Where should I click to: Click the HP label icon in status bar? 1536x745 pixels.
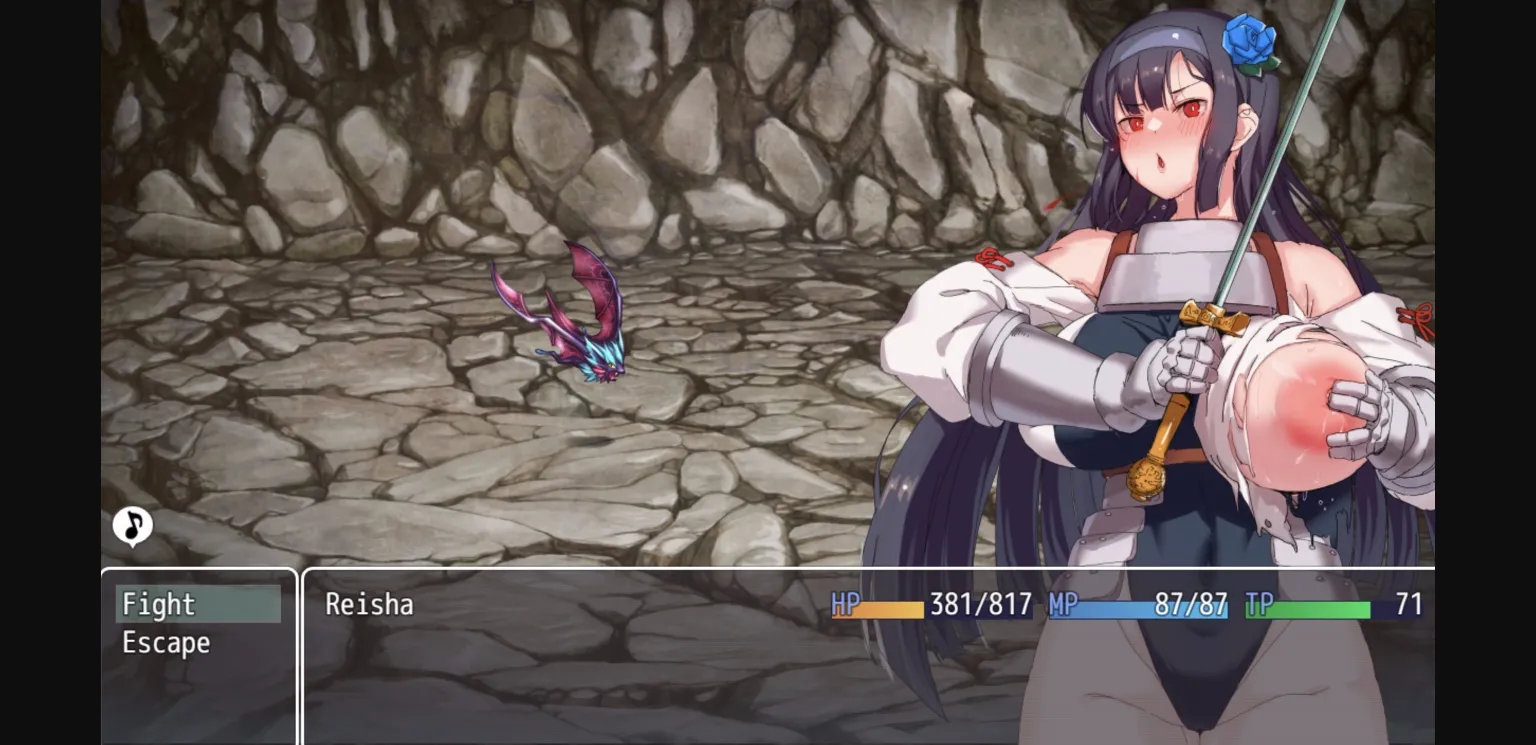844,604
